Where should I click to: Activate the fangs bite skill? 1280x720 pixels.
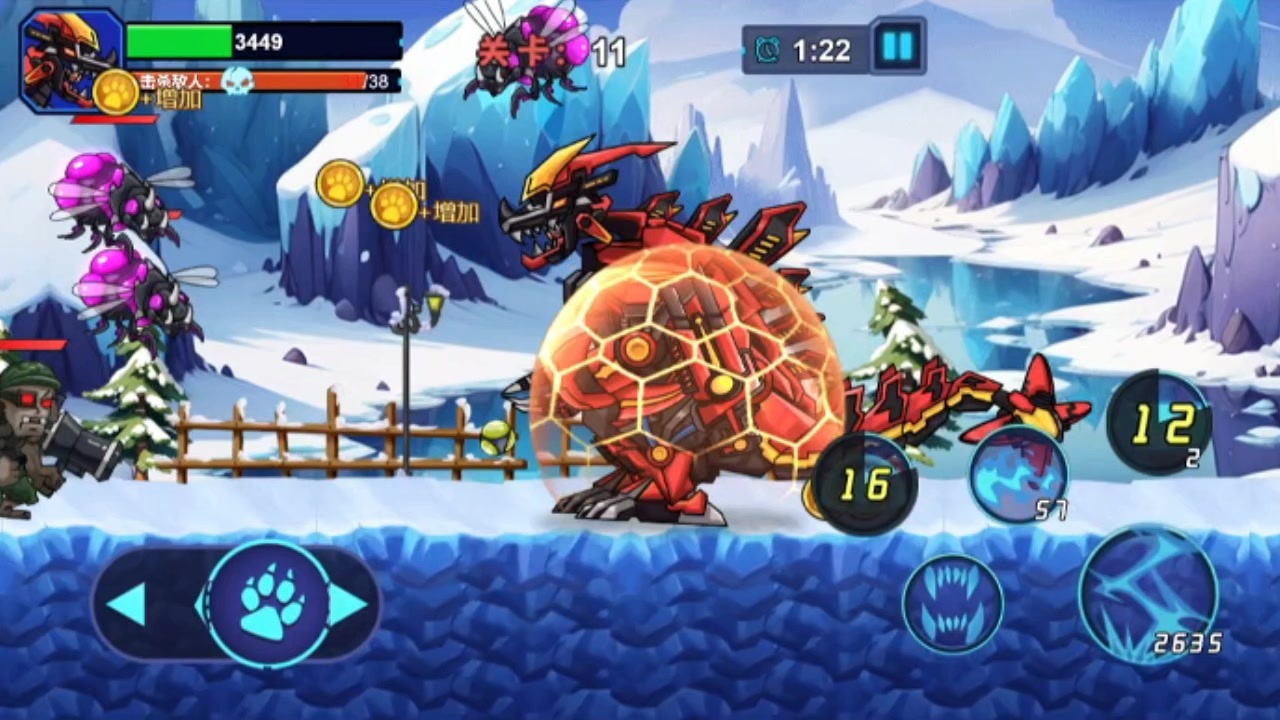coord(952,604)
